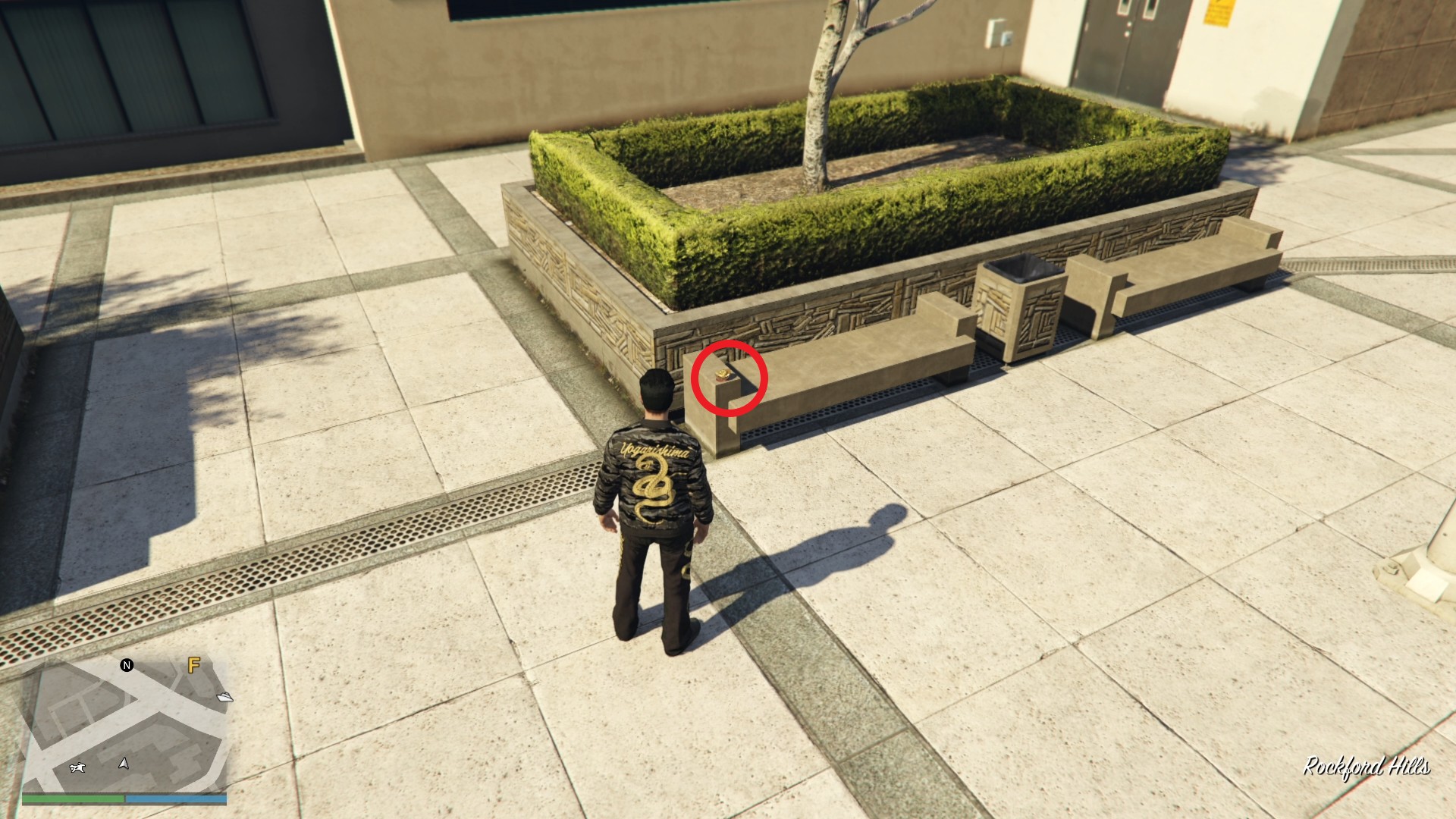The image size is (1456, 819).
Task: Click the running animal icon on the minimap
Action: [78, 767]
